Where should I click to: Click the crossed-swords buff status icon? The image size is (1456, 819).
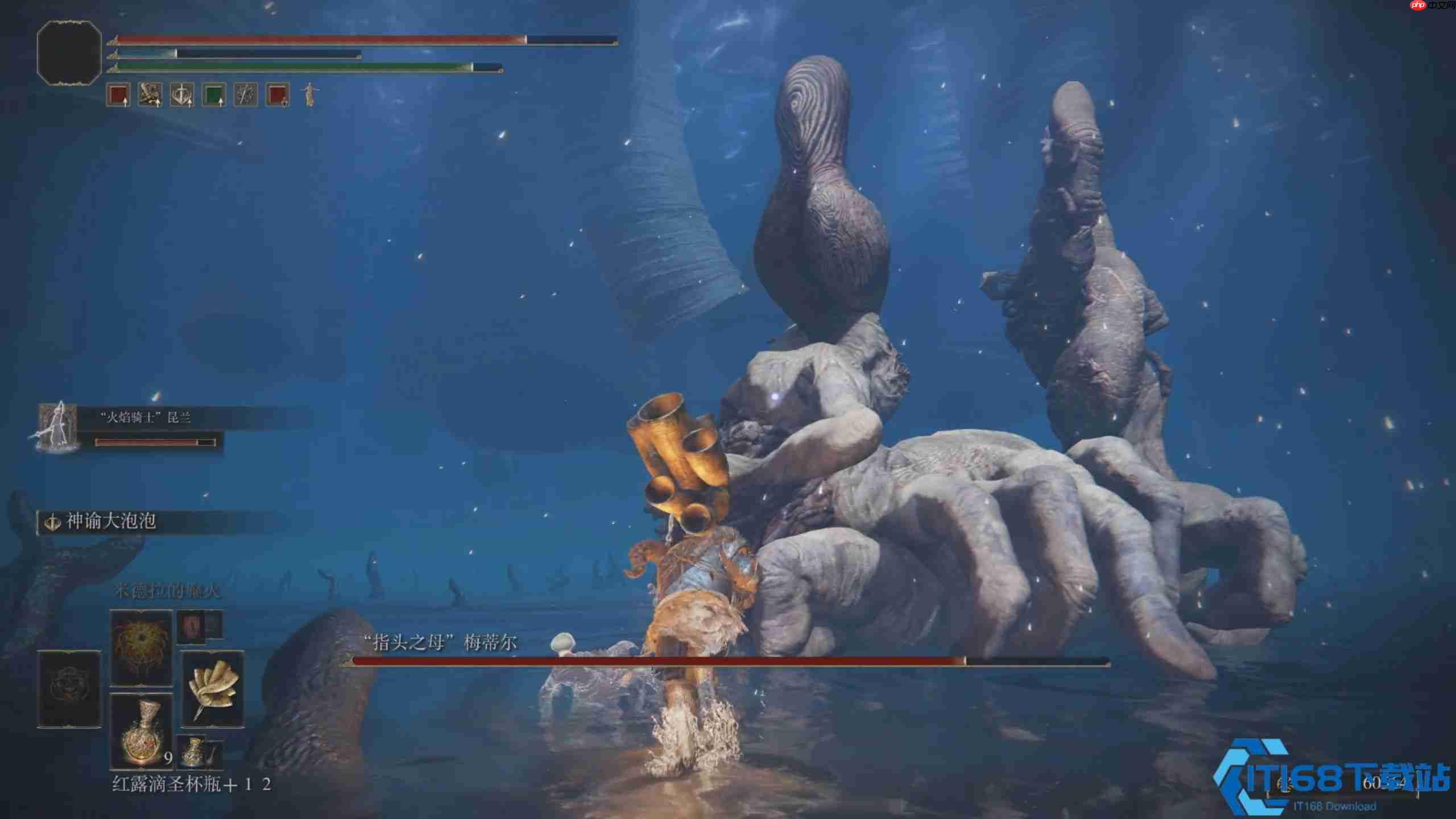click(246, 95)
